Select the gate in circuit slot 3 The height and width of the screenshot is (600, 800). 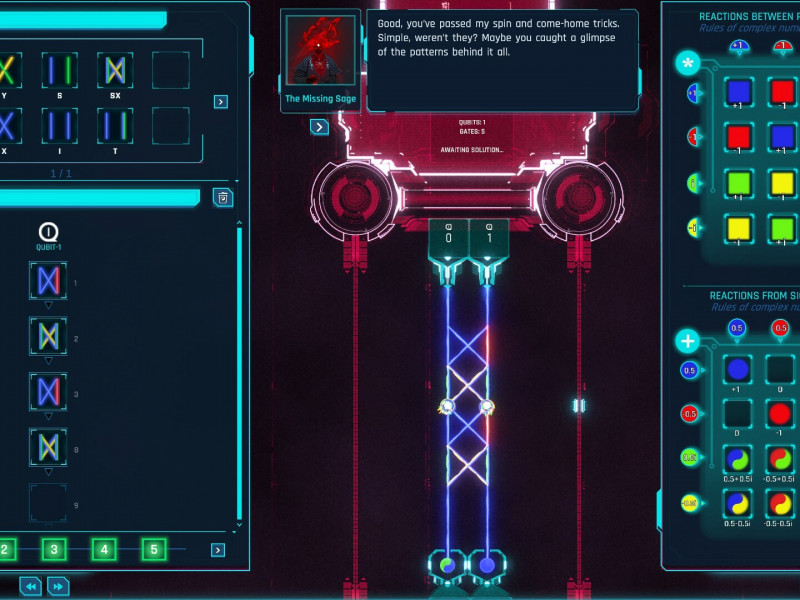48,391
